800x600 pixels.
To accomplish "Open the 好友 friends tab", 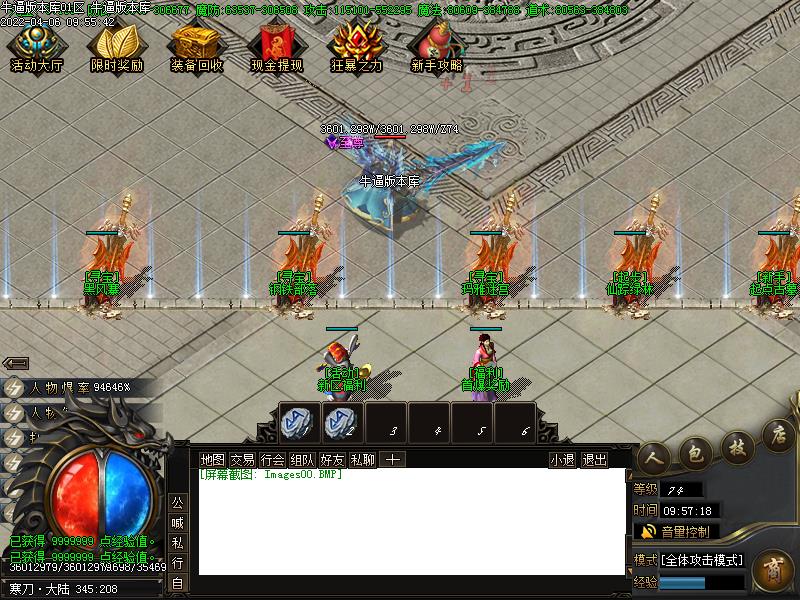I will (332, 460).
